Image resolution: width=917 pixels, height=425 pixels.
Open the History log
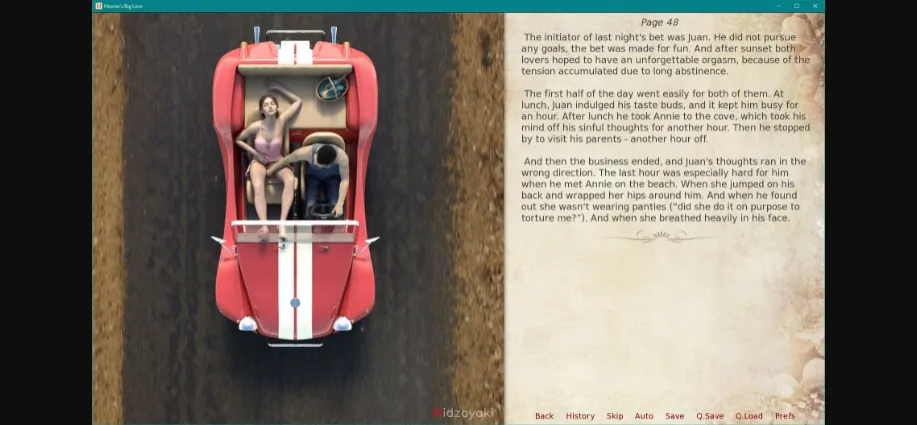click(580, 416)
